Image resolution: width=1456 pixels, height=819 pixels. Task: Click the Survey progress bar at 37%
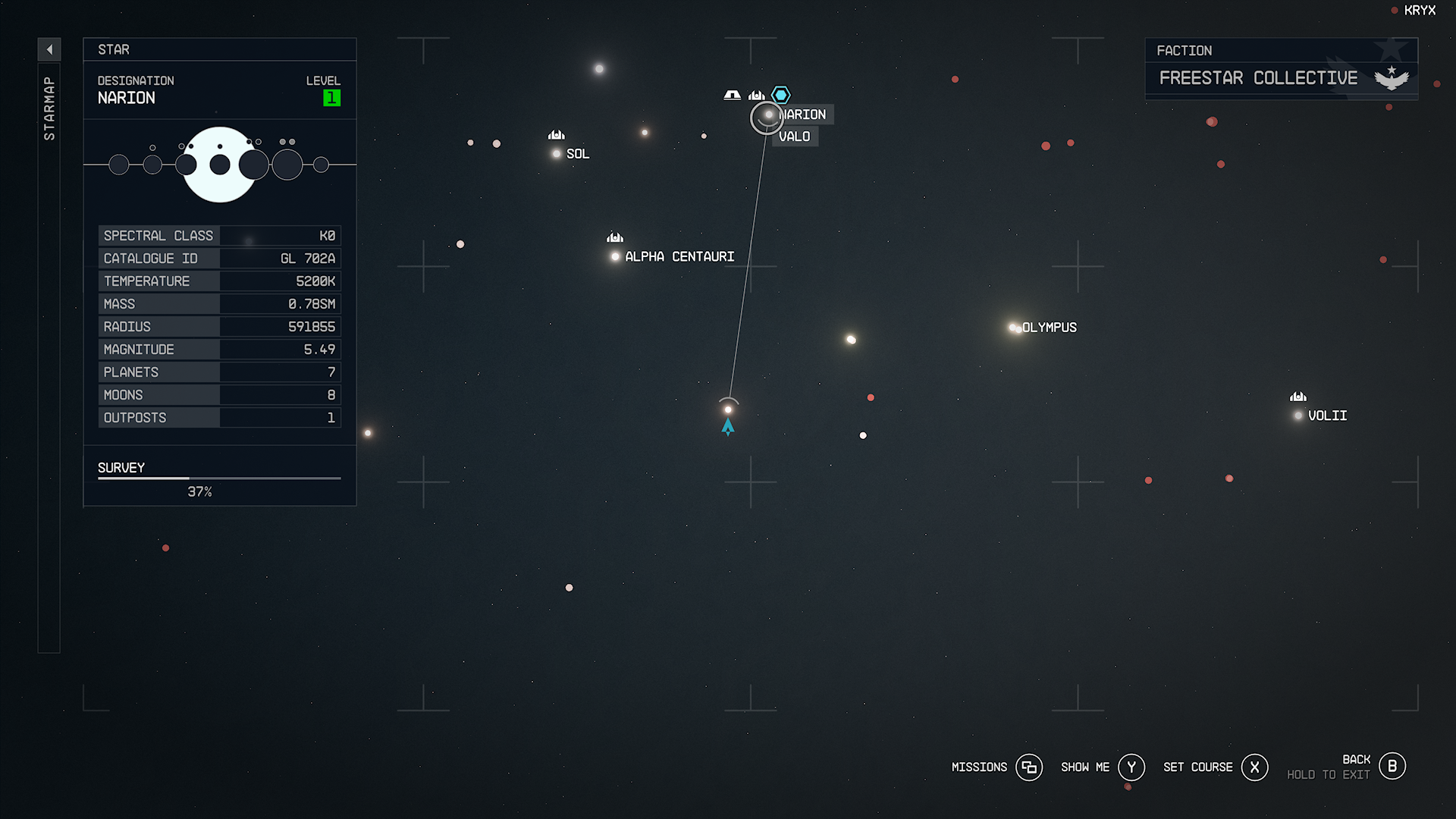point(218,478)
